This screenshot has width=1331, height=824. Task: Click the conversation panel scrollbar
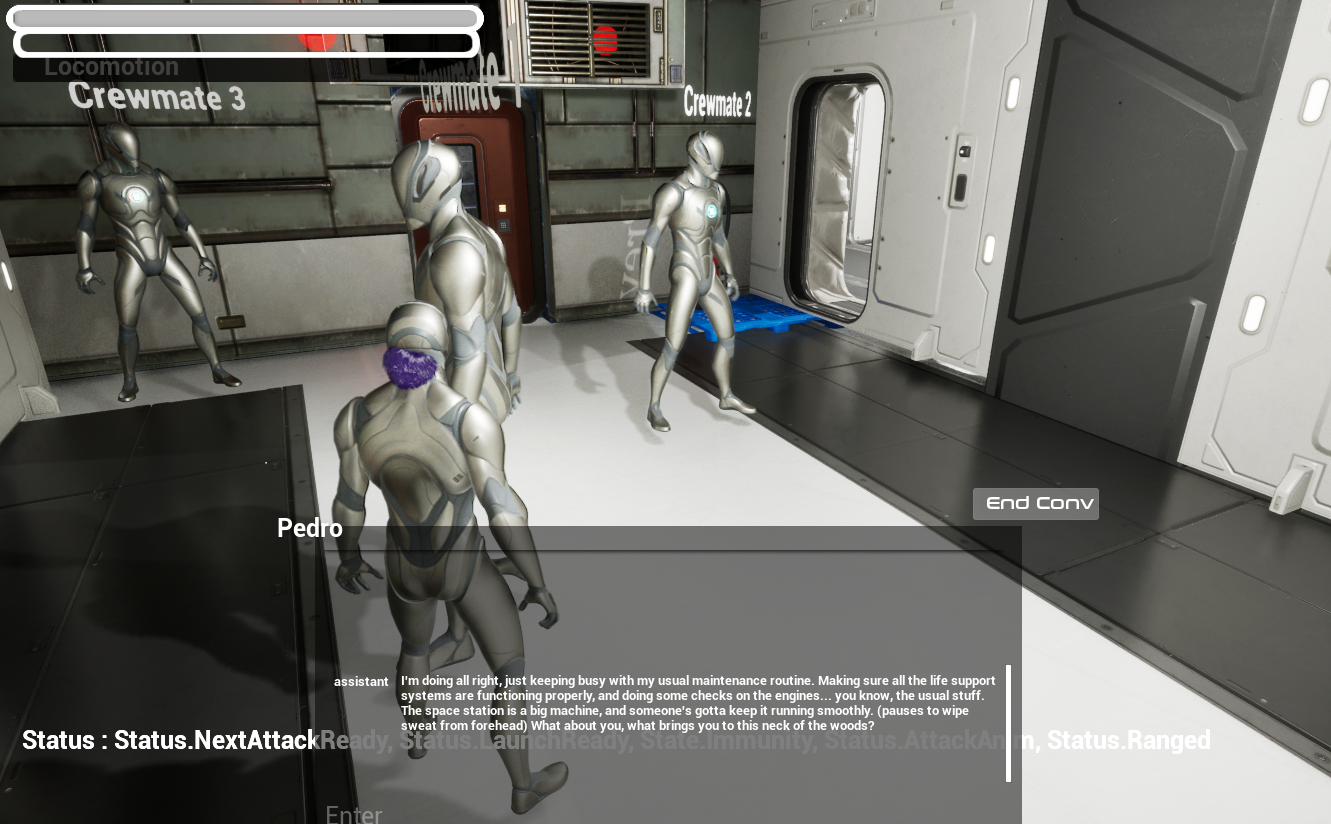pos(1008,722)
